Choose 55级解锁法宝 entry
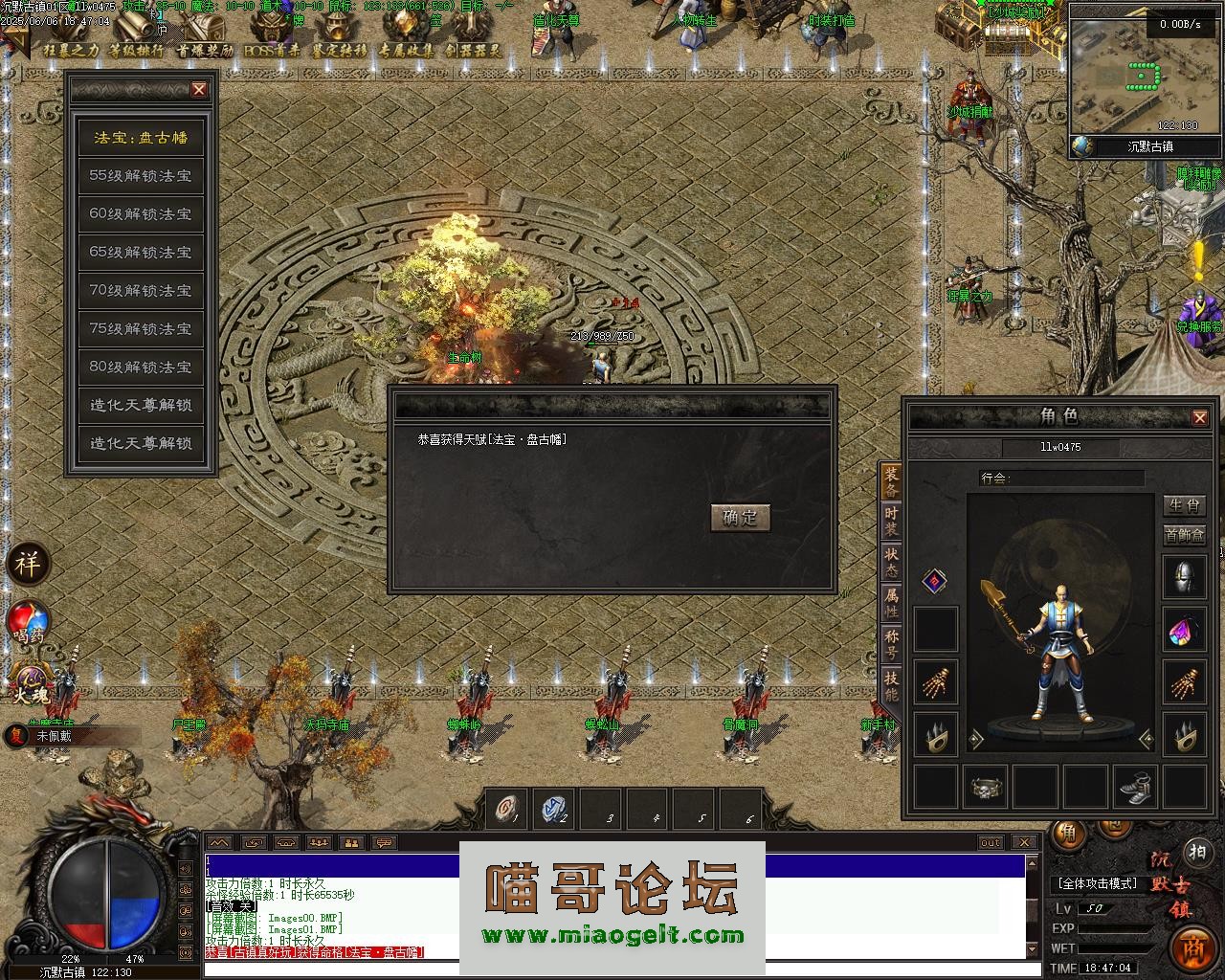This screenshot has height=980, width=1225. tap(141, 176)
